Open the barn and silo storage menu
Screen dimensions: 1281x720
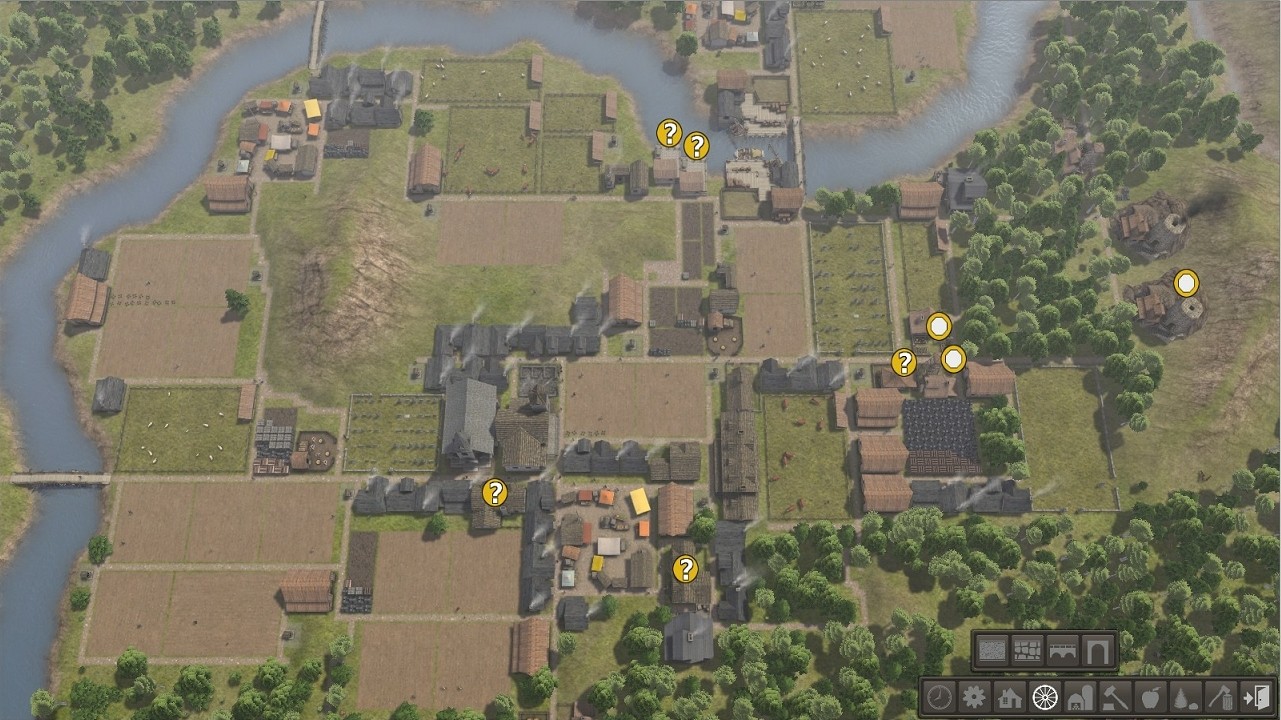(x=1079, y=697)
